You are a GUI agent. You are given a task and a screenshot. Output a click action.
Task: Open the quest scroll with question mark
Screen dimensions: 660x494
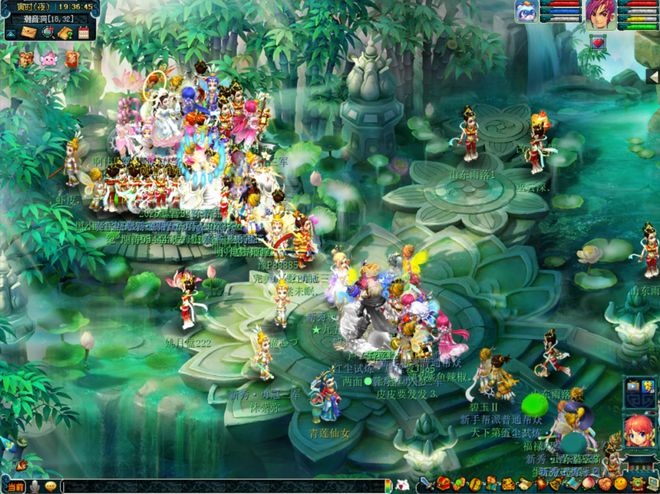(x=65, y=33)
